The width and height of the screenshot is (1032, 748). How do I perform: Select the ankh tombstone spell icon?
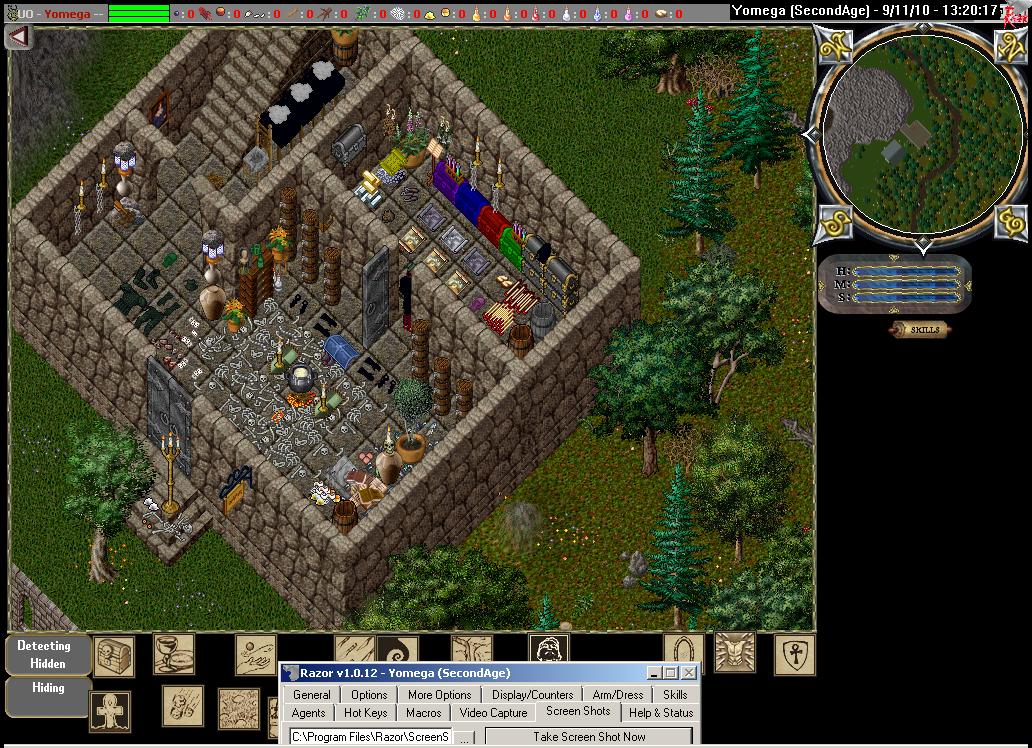[x=108, y=710]
